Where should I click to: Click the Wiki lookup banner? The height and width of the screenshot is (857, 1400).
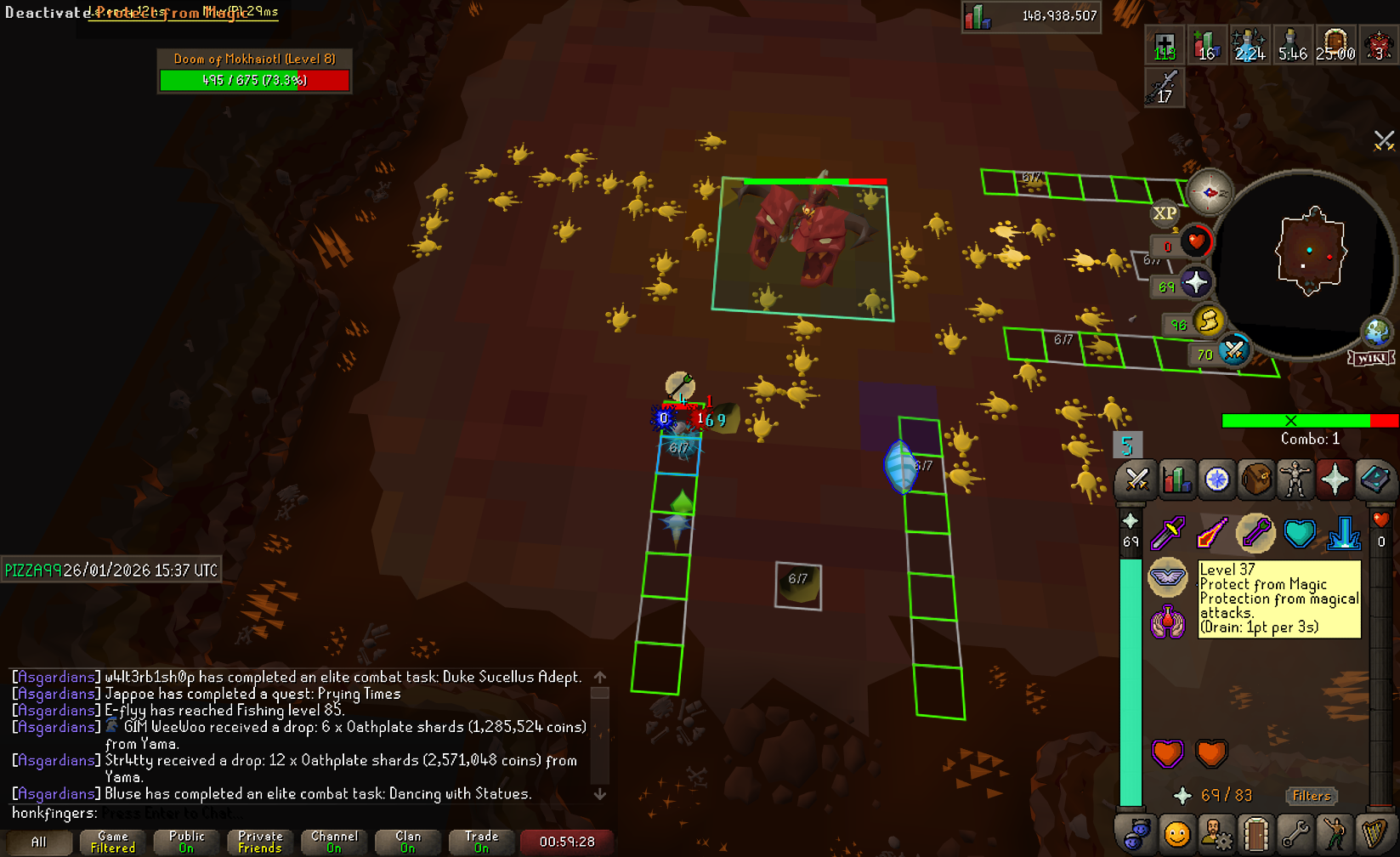(x=1371, y=358)
